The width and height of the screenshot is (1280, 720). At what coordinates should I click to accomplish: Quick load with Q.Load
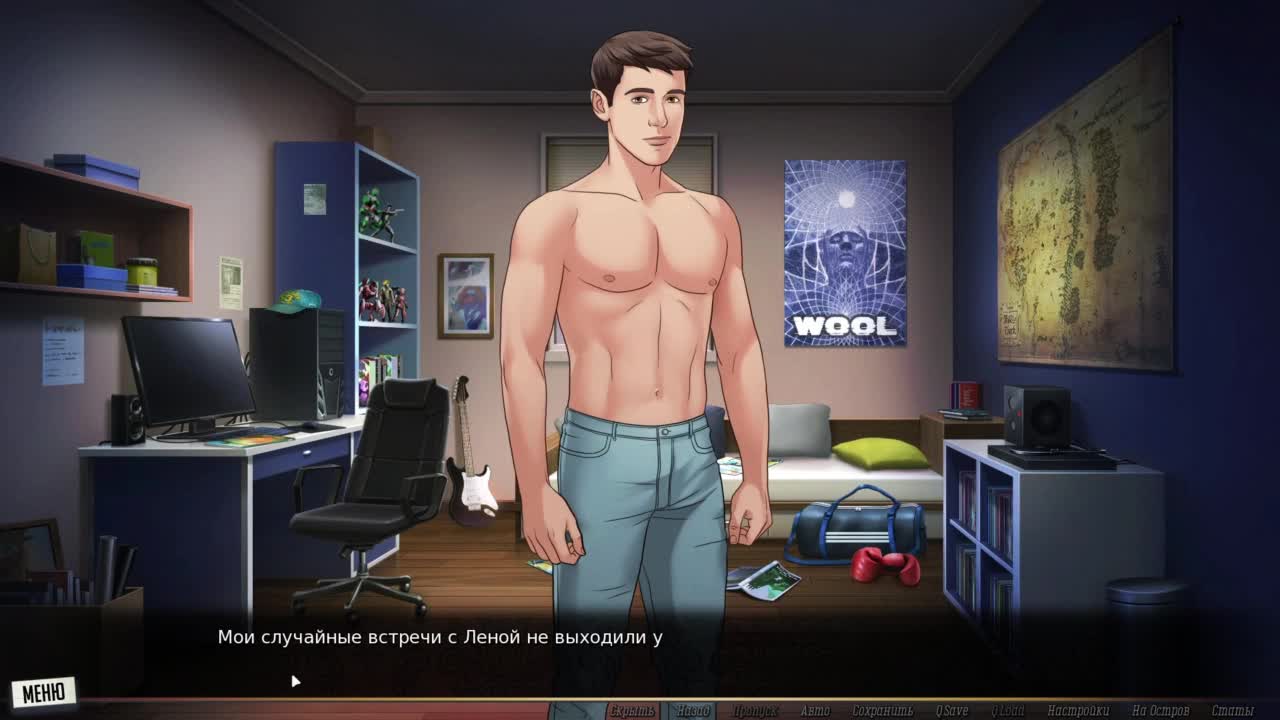click(x=1007, y=711)
